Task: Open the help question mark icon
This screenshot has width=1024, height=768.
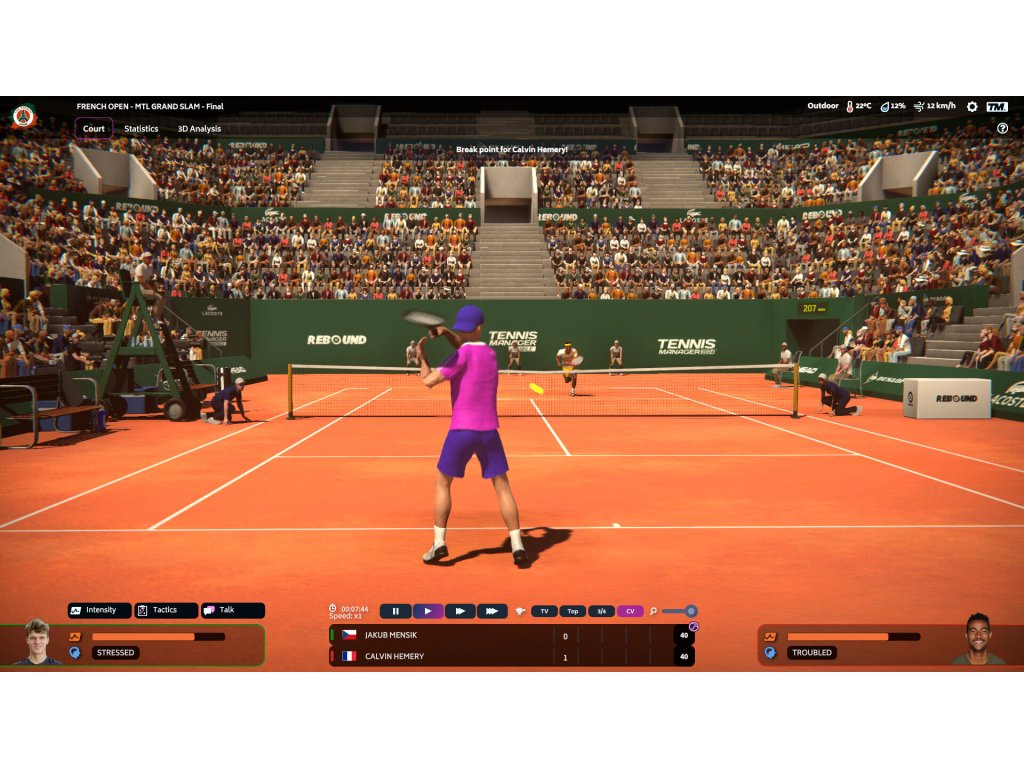Action: tap(1002, 128)
